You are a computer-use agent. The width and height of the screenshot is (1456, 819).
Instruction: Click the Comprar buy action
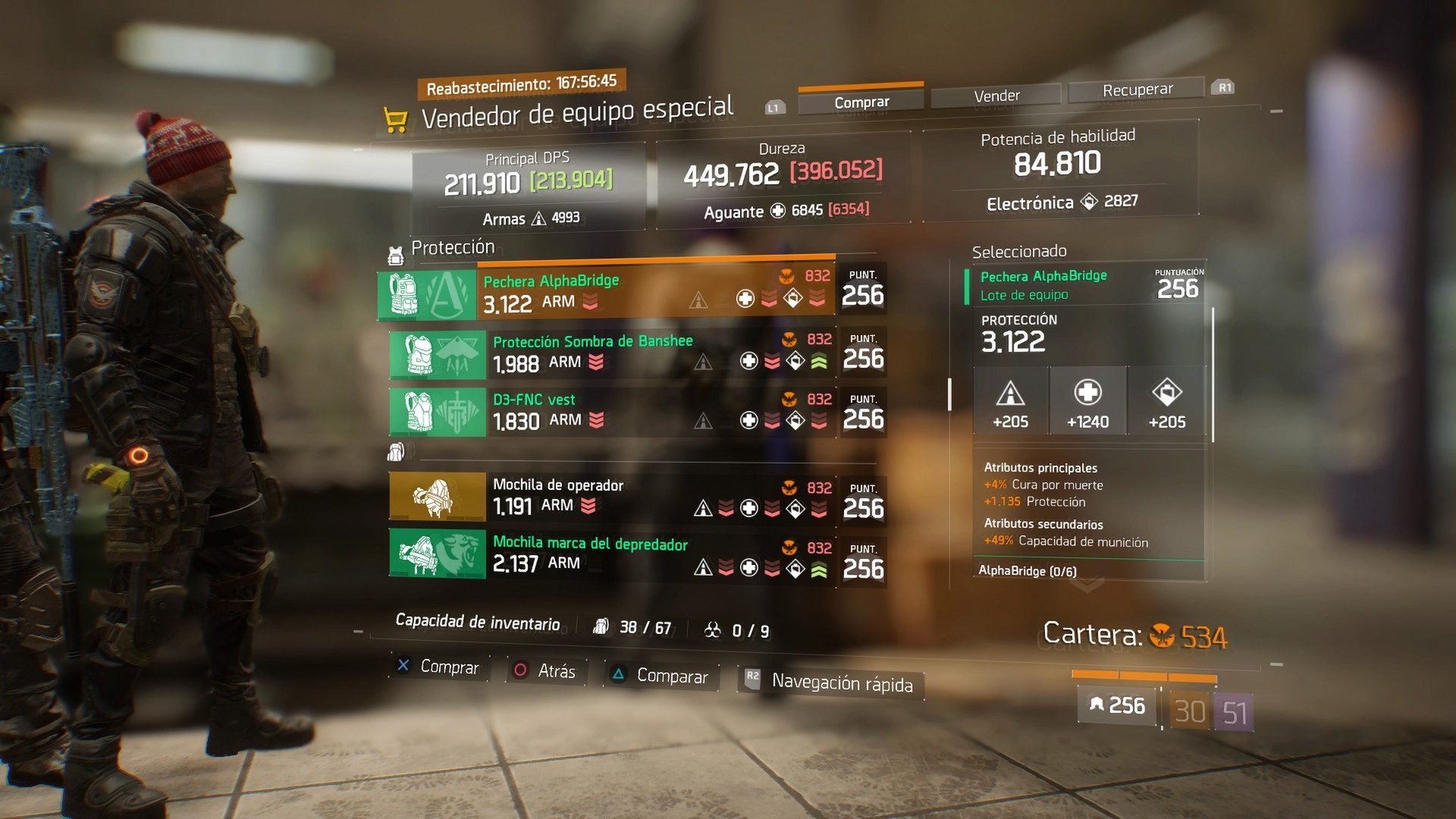point(439,667)
